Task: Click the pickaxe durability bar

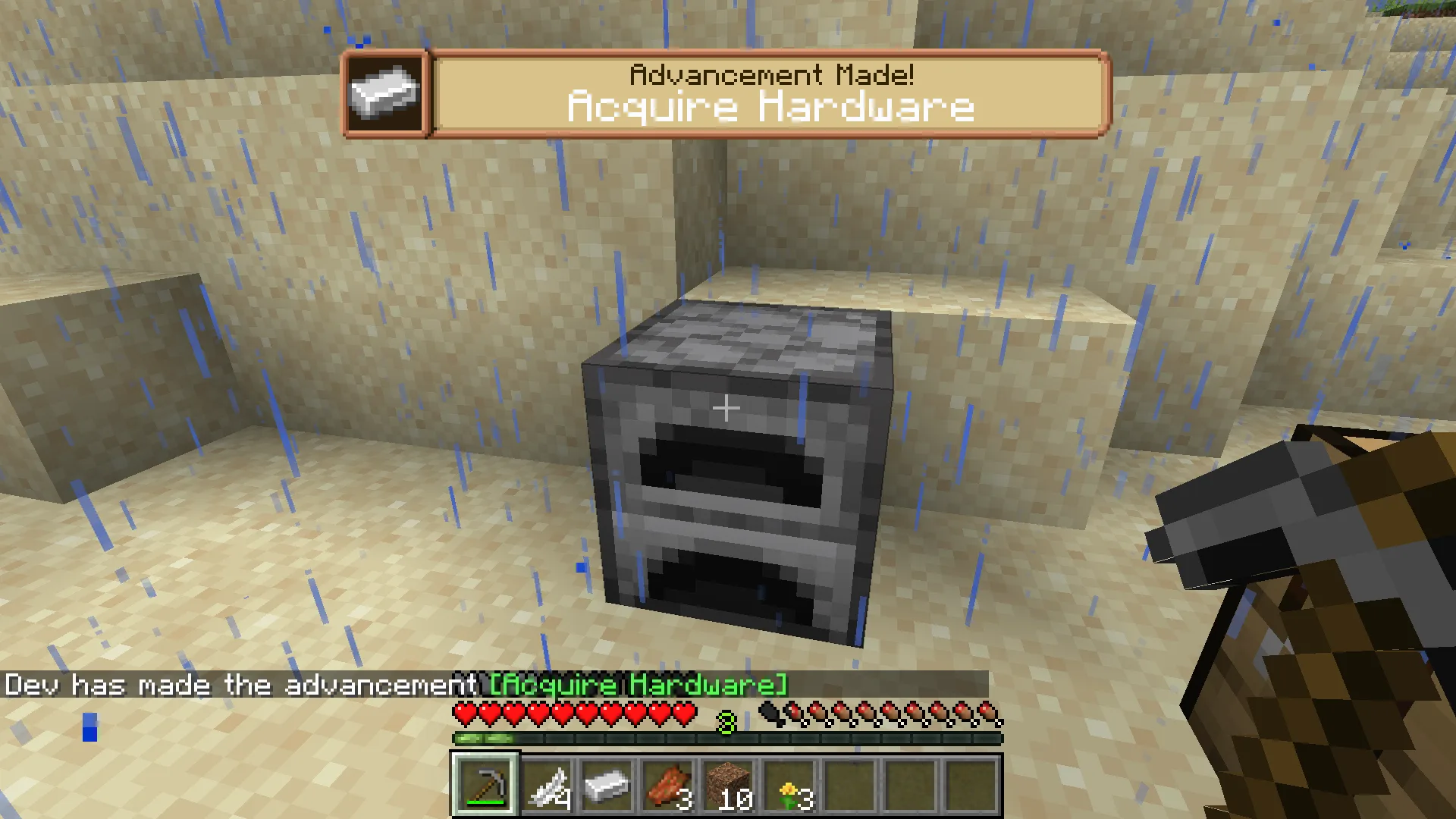Action: [485, 802]
